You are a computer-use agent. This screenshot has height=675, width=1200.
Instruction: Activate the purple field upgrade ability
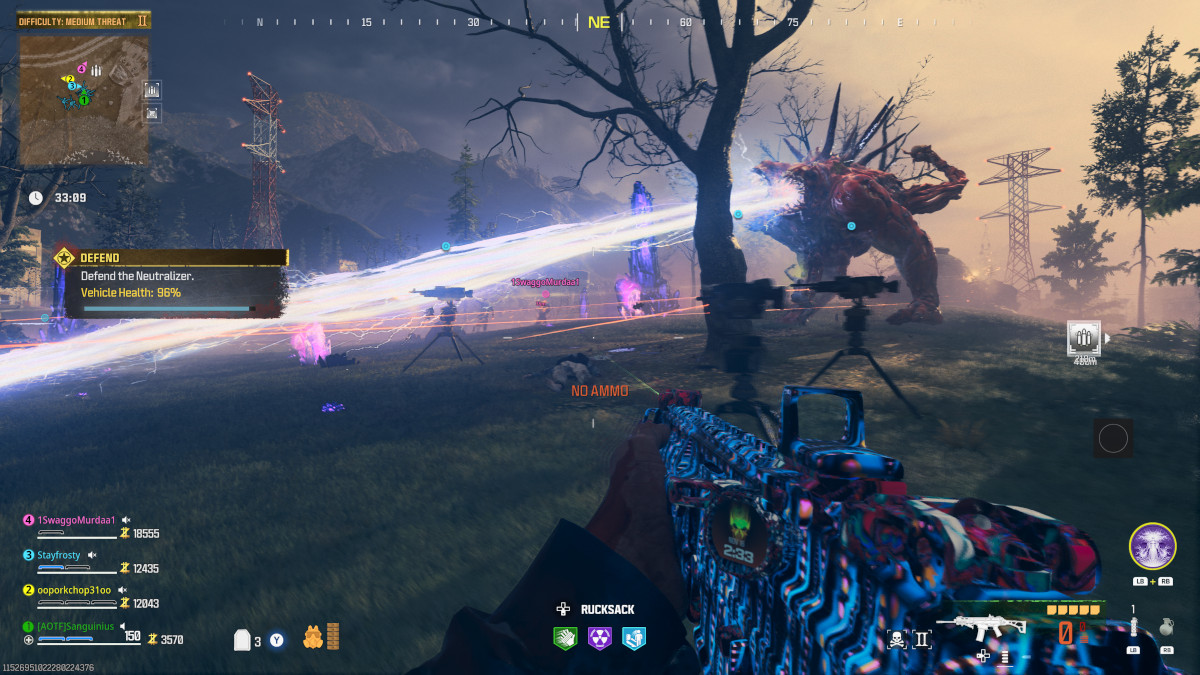[1152, 546]
